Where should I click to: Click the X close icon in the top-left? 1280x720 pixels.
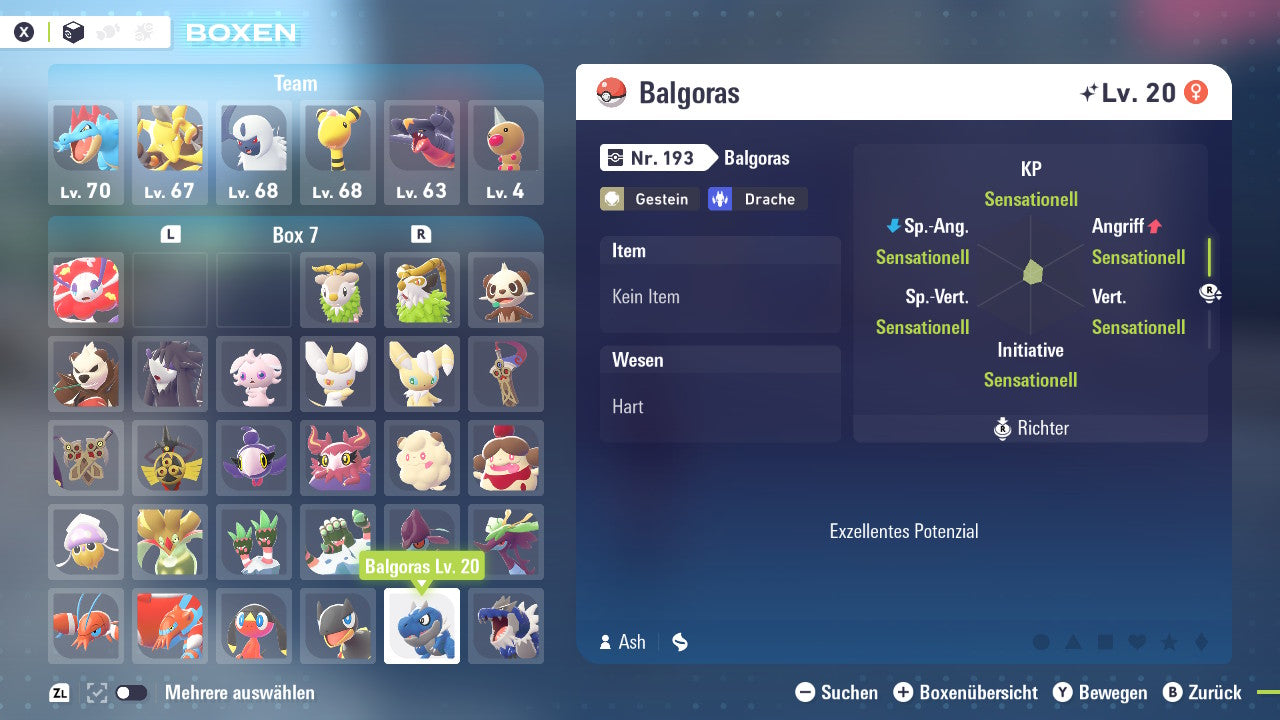pos(24,32)
